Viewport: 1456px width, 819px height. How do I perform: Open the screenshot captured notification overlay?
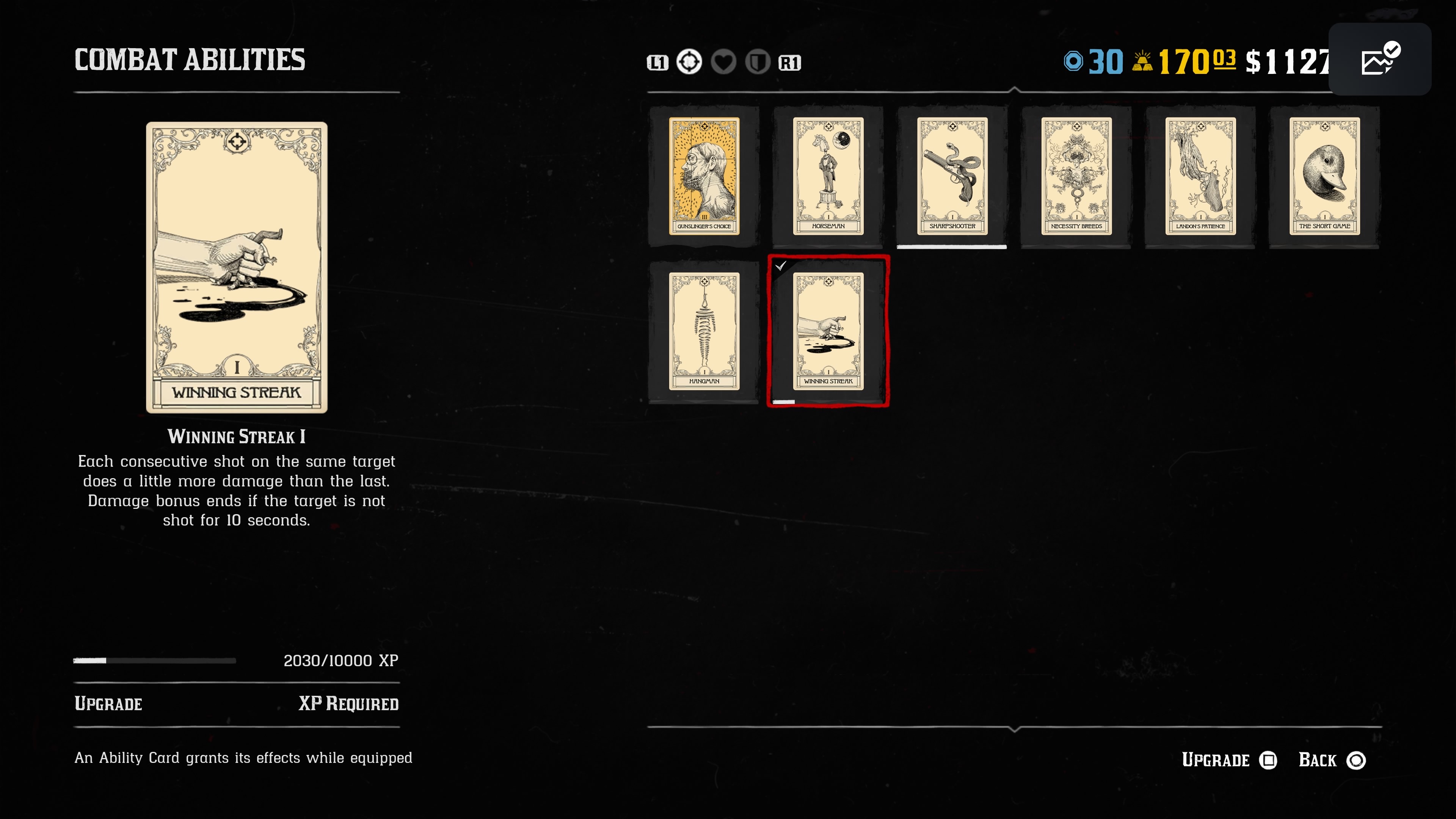pyautogui.click(x=1380, y=60)
